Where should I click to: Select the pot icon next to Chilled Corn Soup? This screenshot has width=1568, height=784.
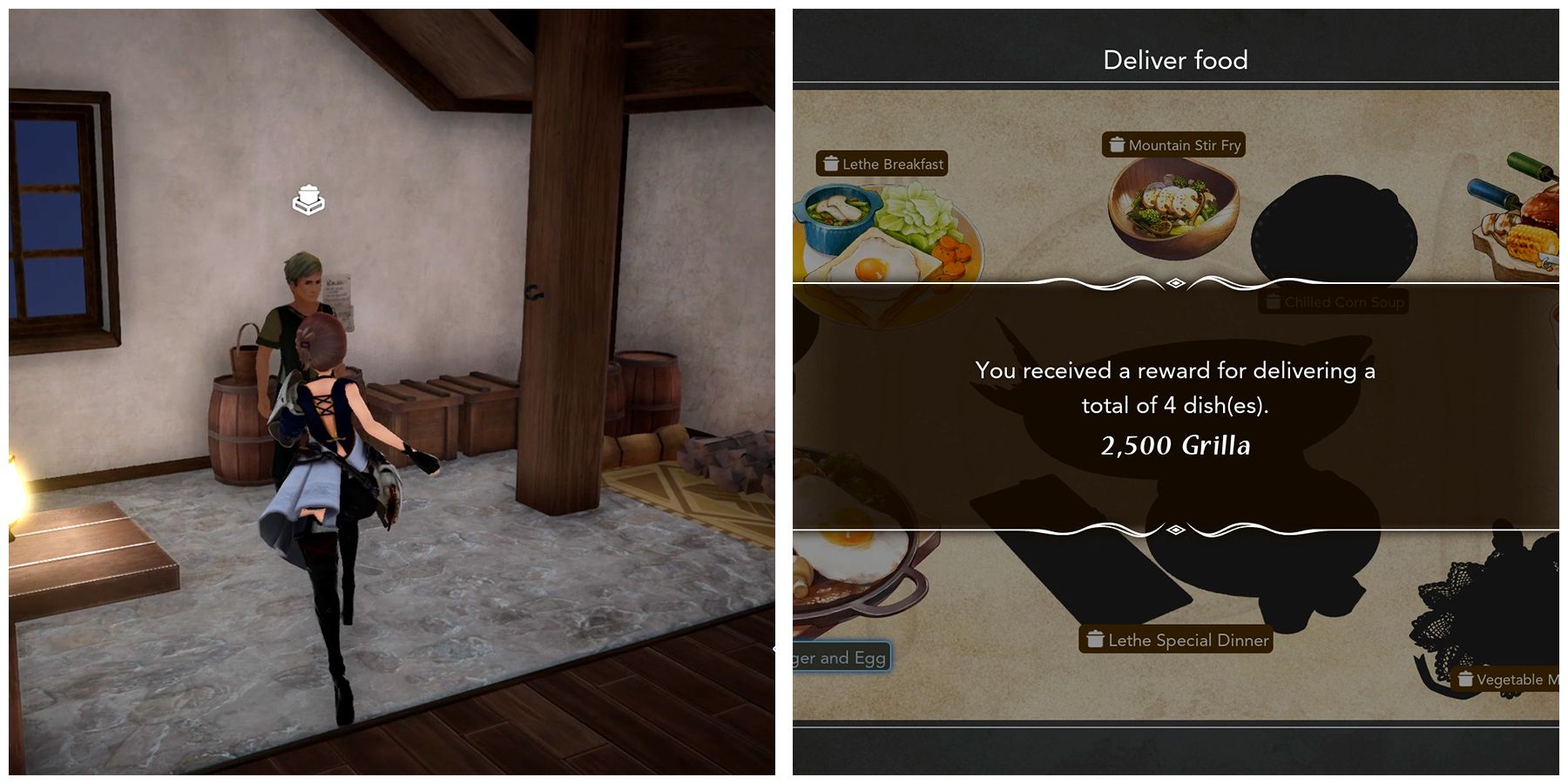point(1272,302)
